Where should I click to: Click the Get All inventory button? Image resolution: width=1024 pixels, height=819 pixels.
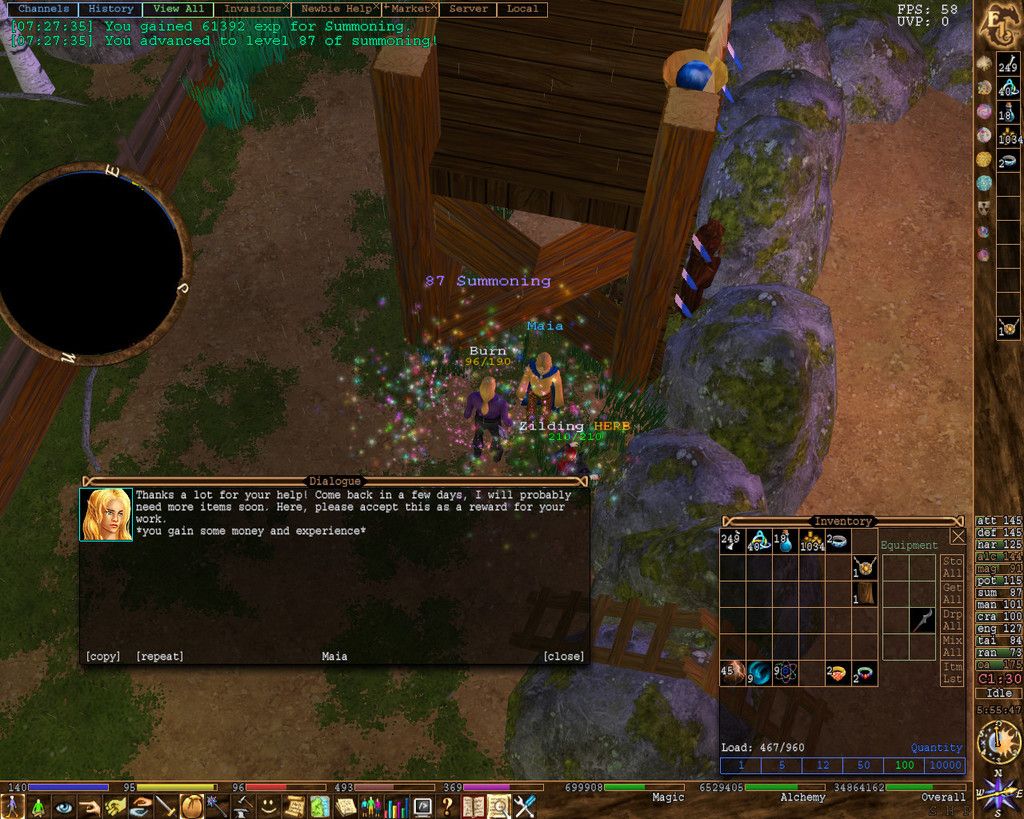pyautogui.click(x=952, y=593)
